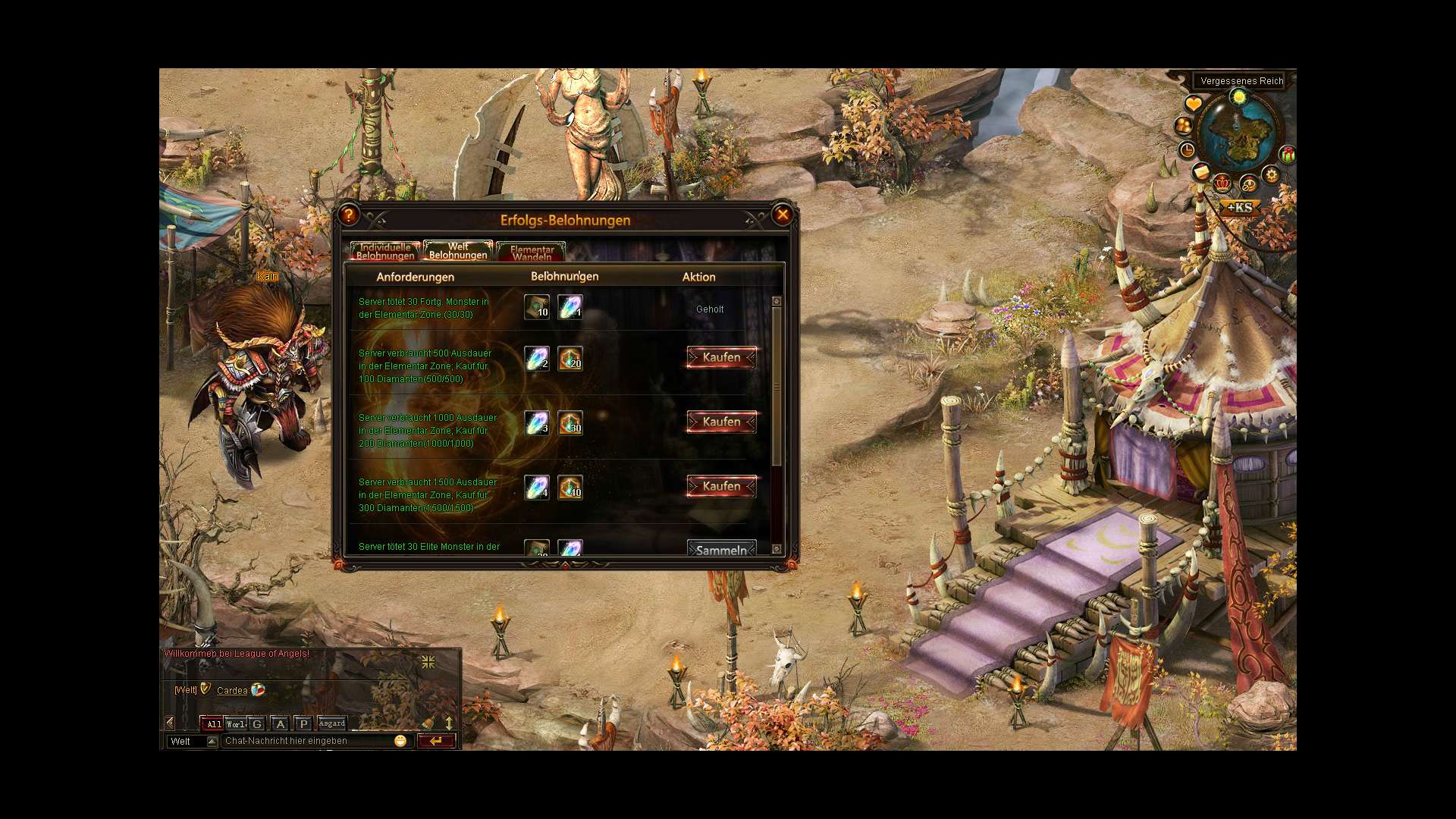
Task: Switch to the Elementar Wandeln tab
Action: click(531, 253)
